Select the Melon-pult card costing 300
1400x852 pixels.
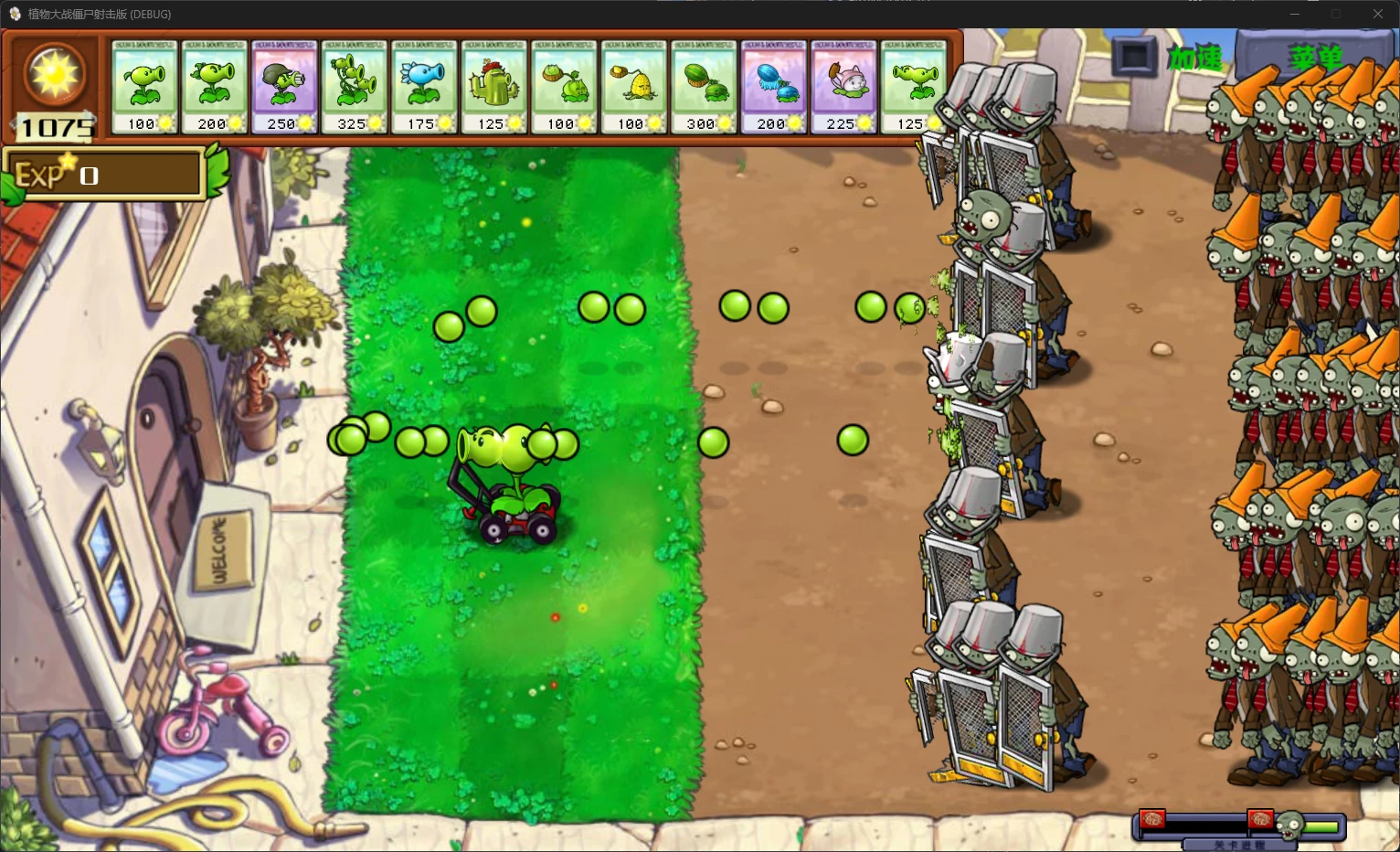(704, 87)
